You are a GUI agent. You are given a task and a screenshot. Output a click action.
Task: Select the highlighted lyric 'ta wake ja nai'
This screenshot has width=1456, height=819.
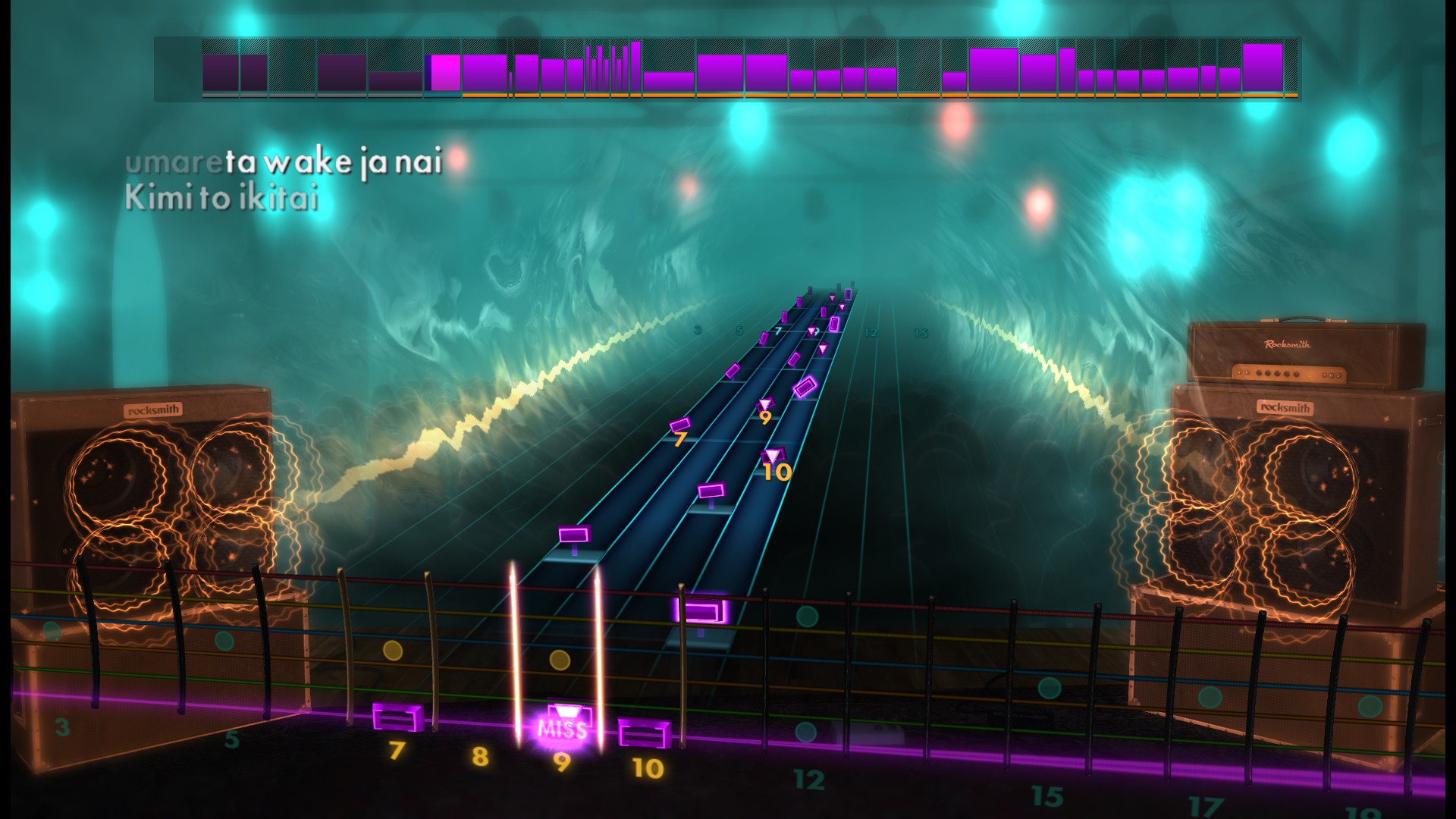pyautogui.click(x=330, y=162)
